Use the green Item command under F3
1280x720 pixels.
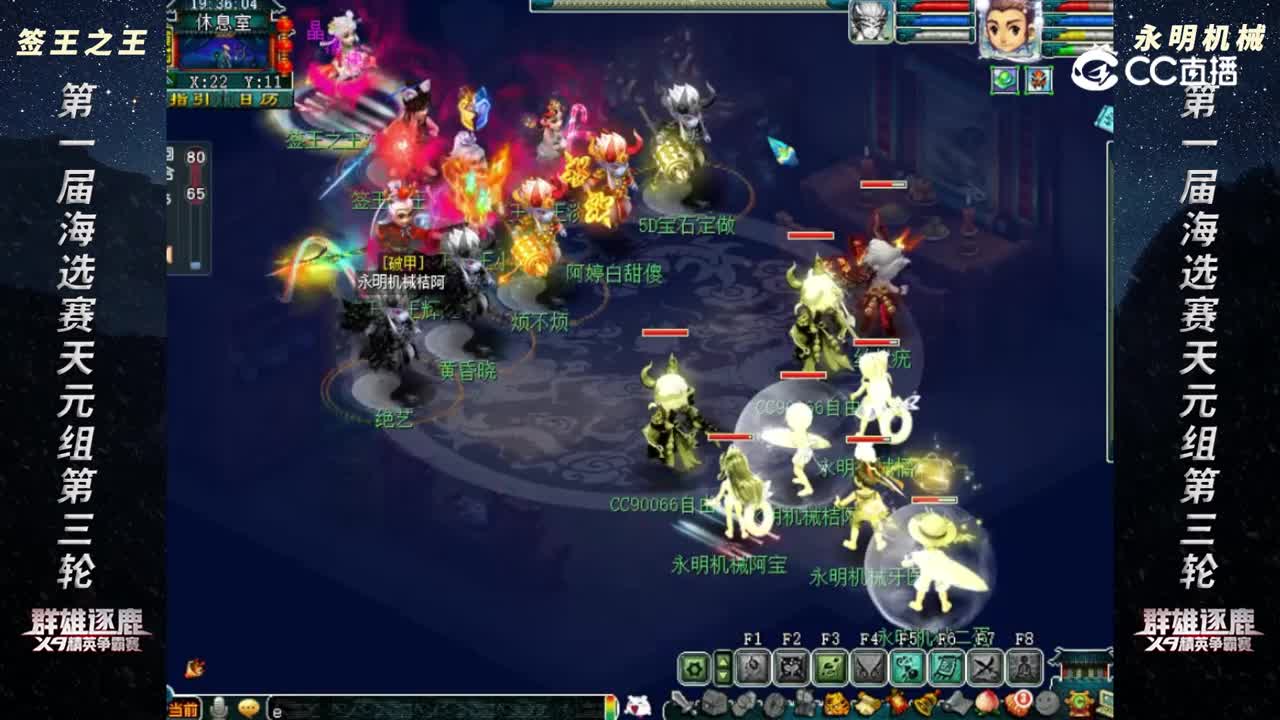828,666
